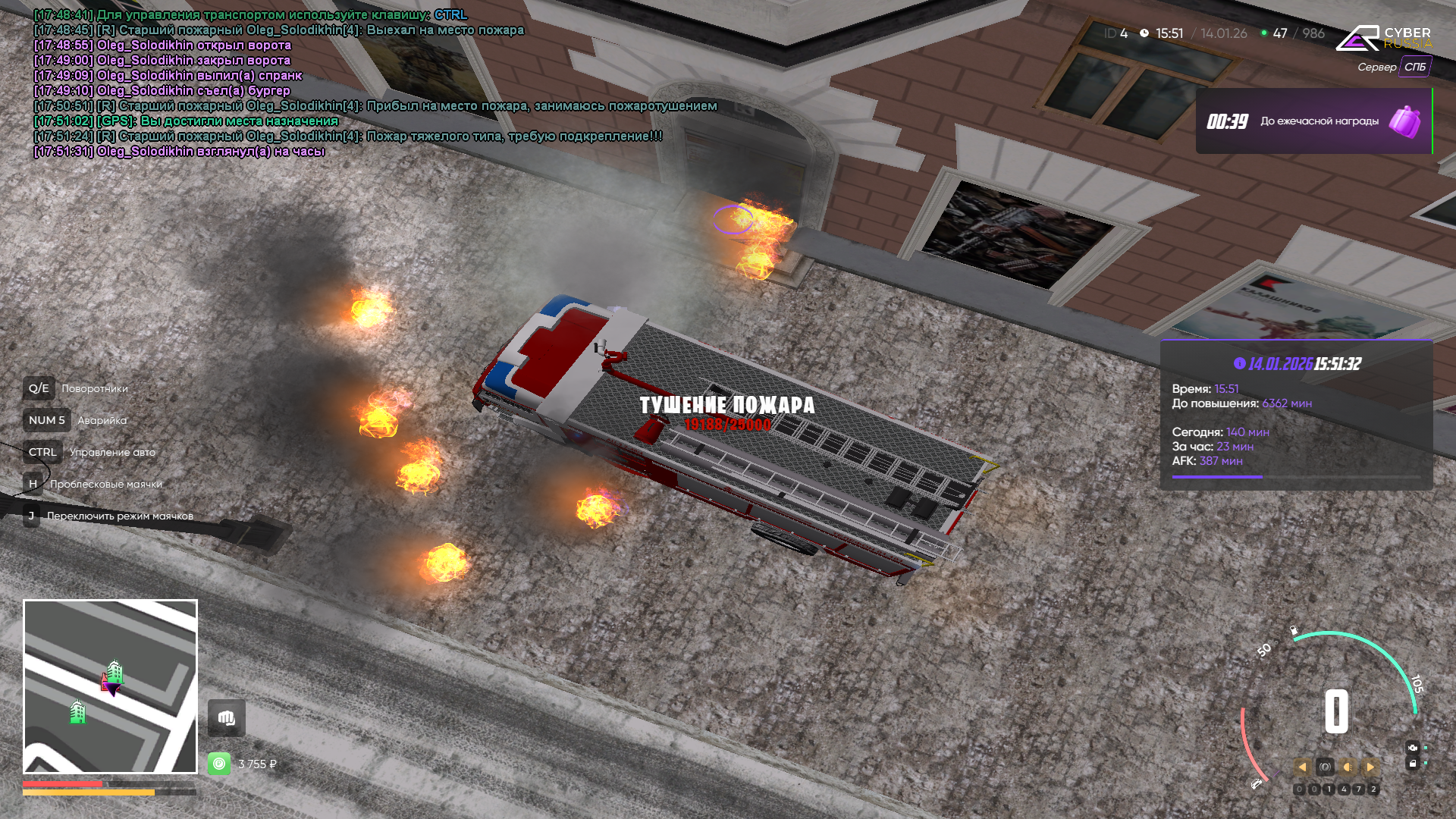The image size is (1456, 819).
Task: Click the minimap
Action: [110, 686]
